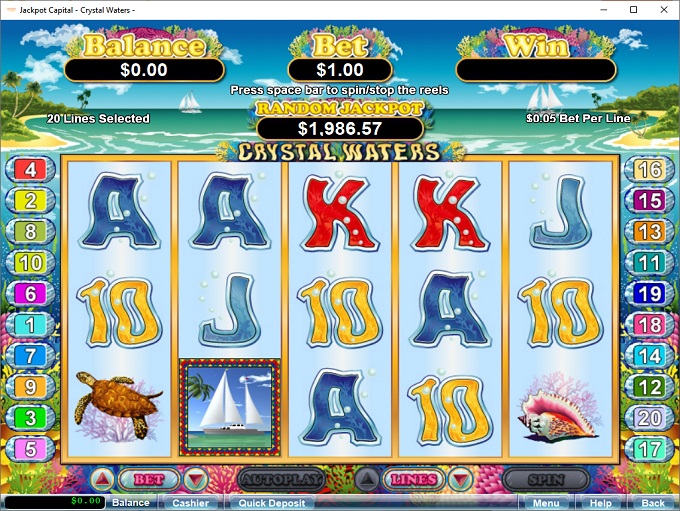Open the Menu

(546, 503)
